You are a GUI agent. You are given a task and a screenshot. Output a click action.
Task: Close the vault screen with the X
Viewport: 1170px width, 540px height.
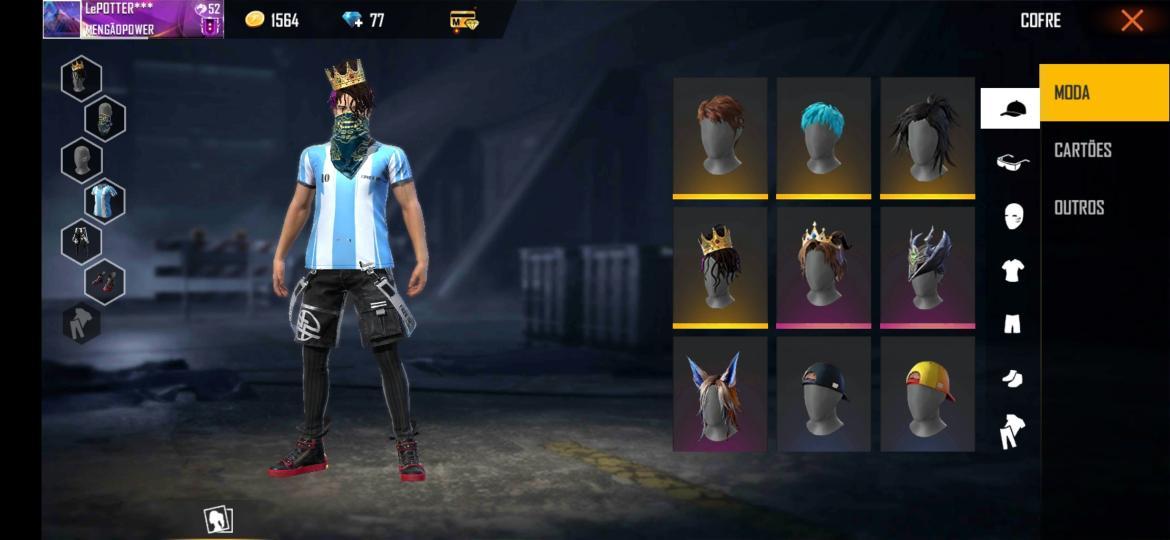[x=1131, y=20]
